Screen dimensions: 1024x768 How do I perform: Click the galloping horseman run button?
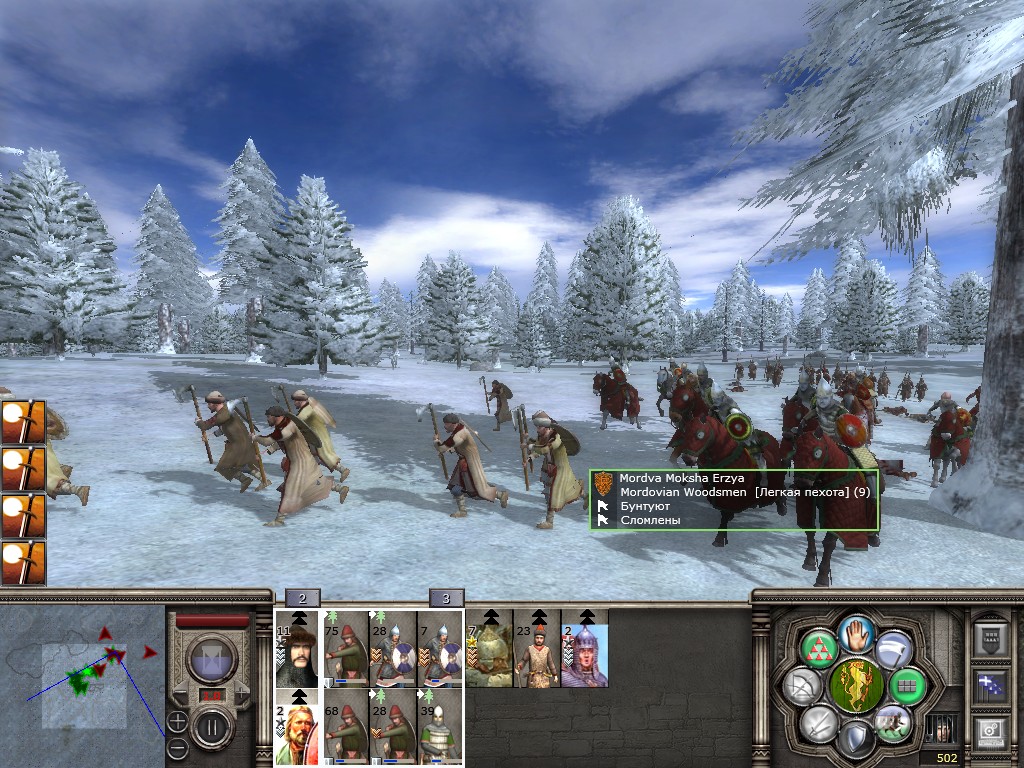[x=892, y=722]
